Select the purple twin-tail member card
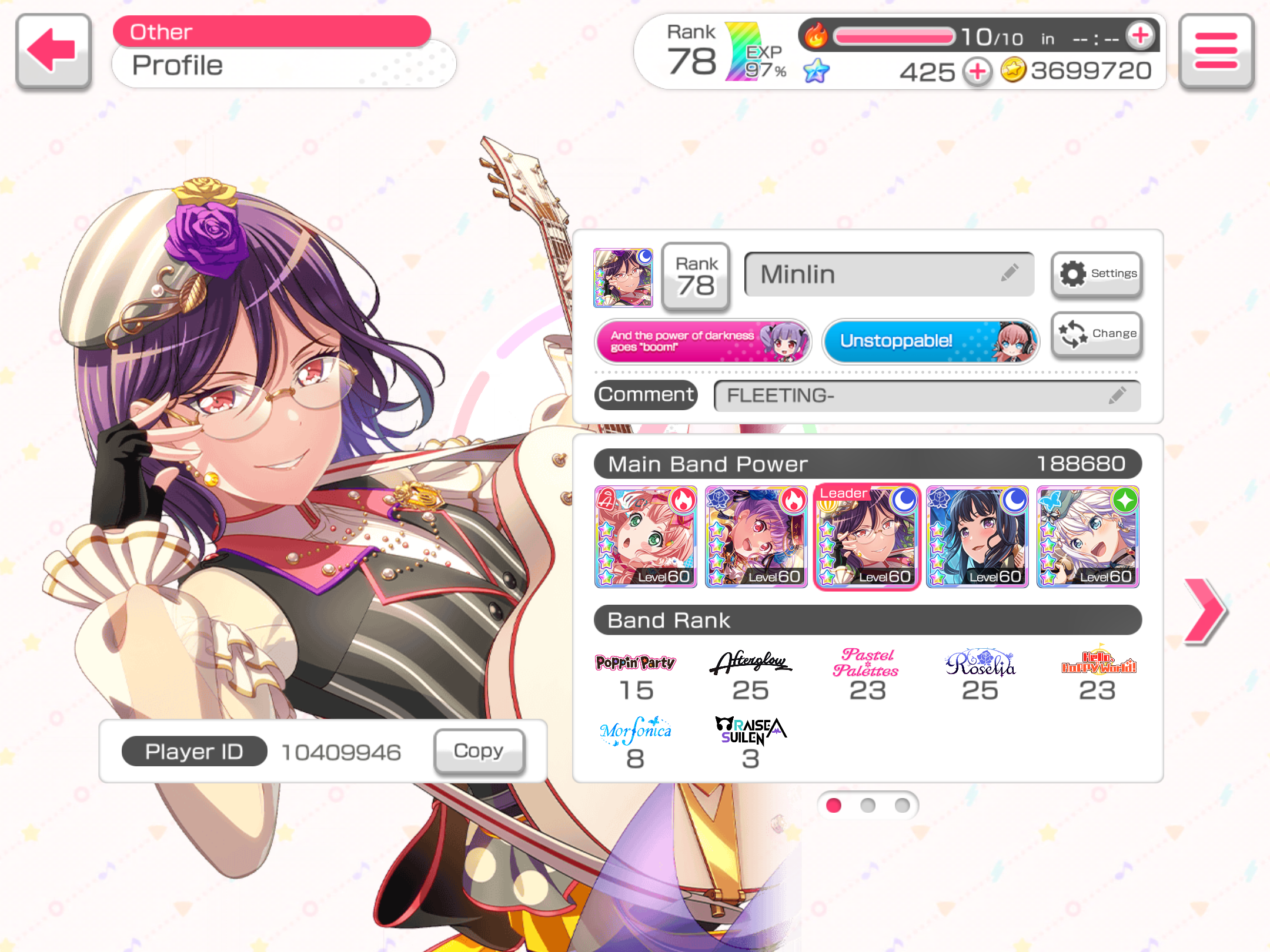 (756, 537)
